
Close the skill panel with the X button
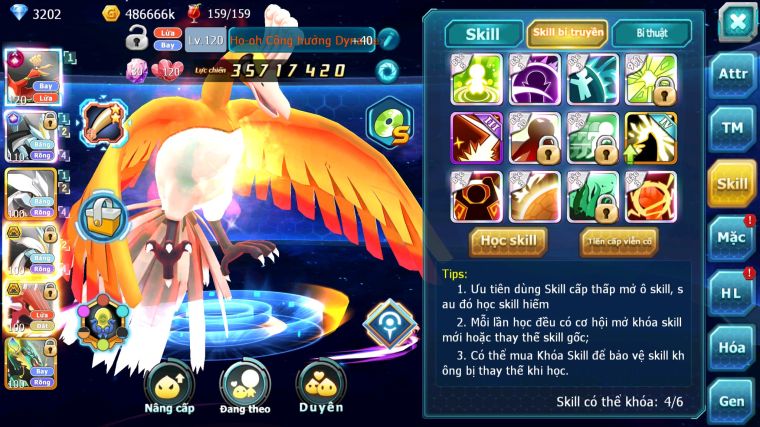tap(736, 20)
